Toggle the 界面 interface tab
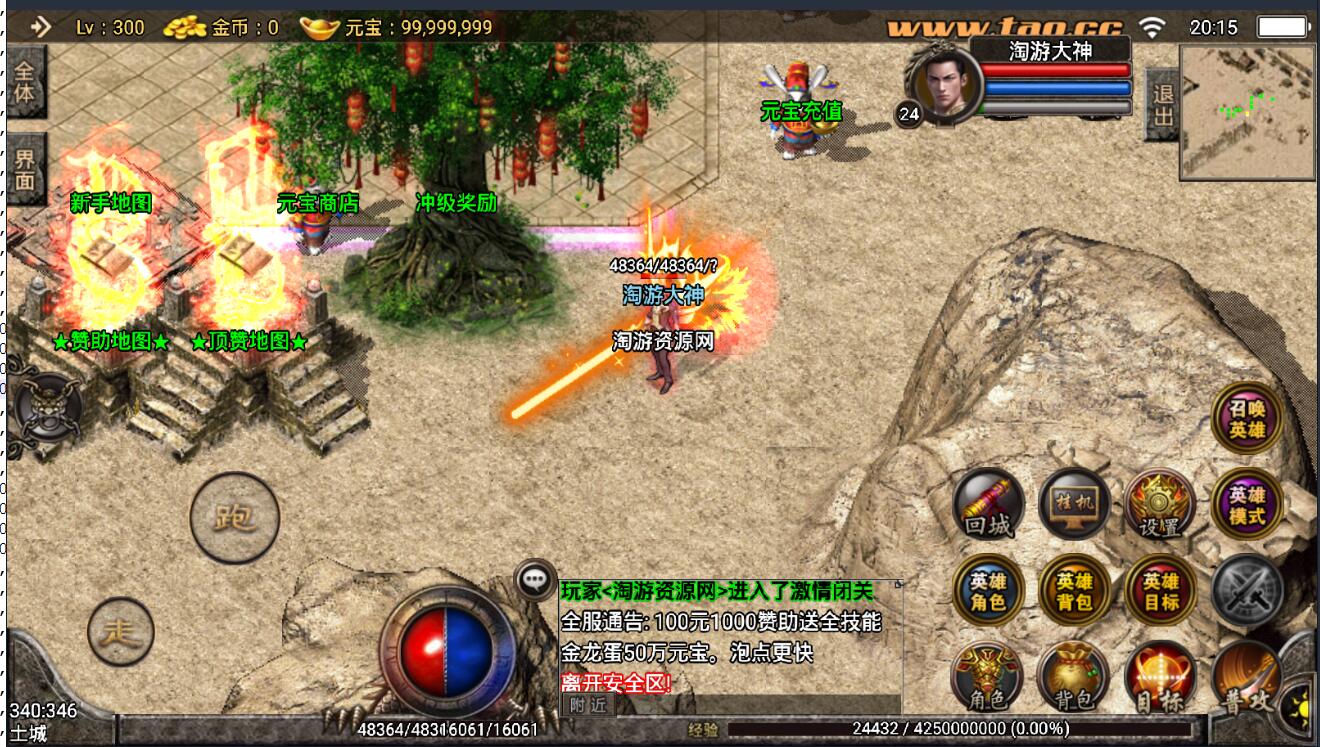This screenshot has height=747, width=1320. [25, 168]
